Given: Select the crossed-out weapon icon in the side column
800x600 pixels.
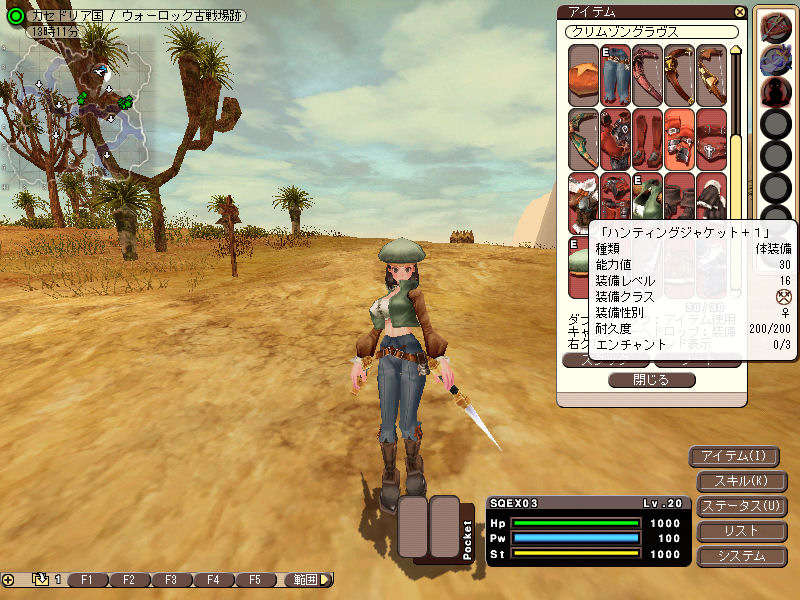Looking at the screenshot, I should [774, 27].
